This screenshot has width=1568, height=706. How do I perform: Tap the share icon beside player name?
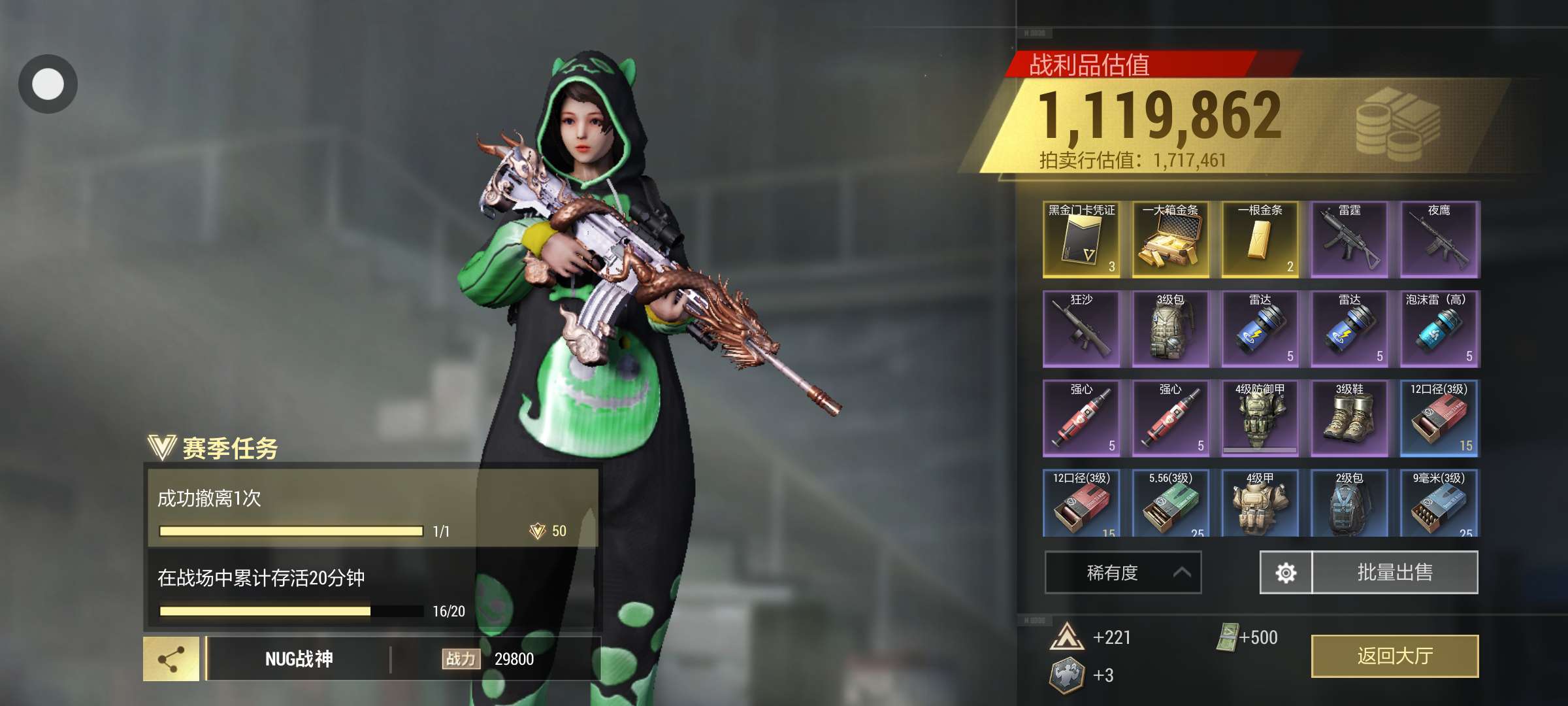171,659
